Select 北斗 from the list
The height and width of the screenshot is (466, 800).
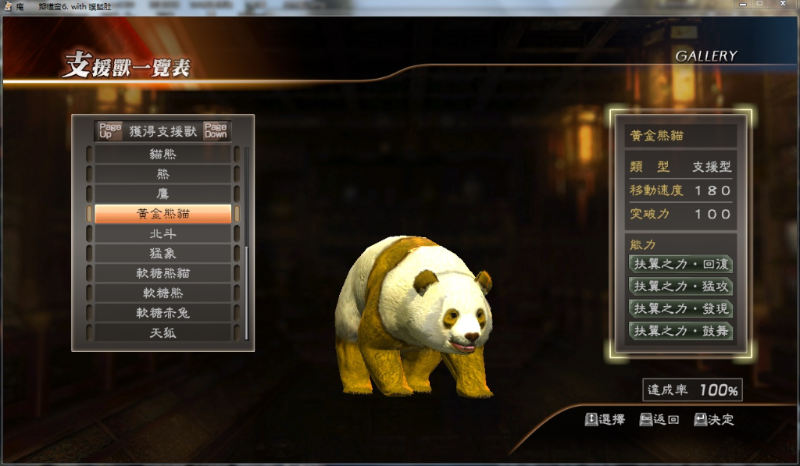click(x=163, y=233)
